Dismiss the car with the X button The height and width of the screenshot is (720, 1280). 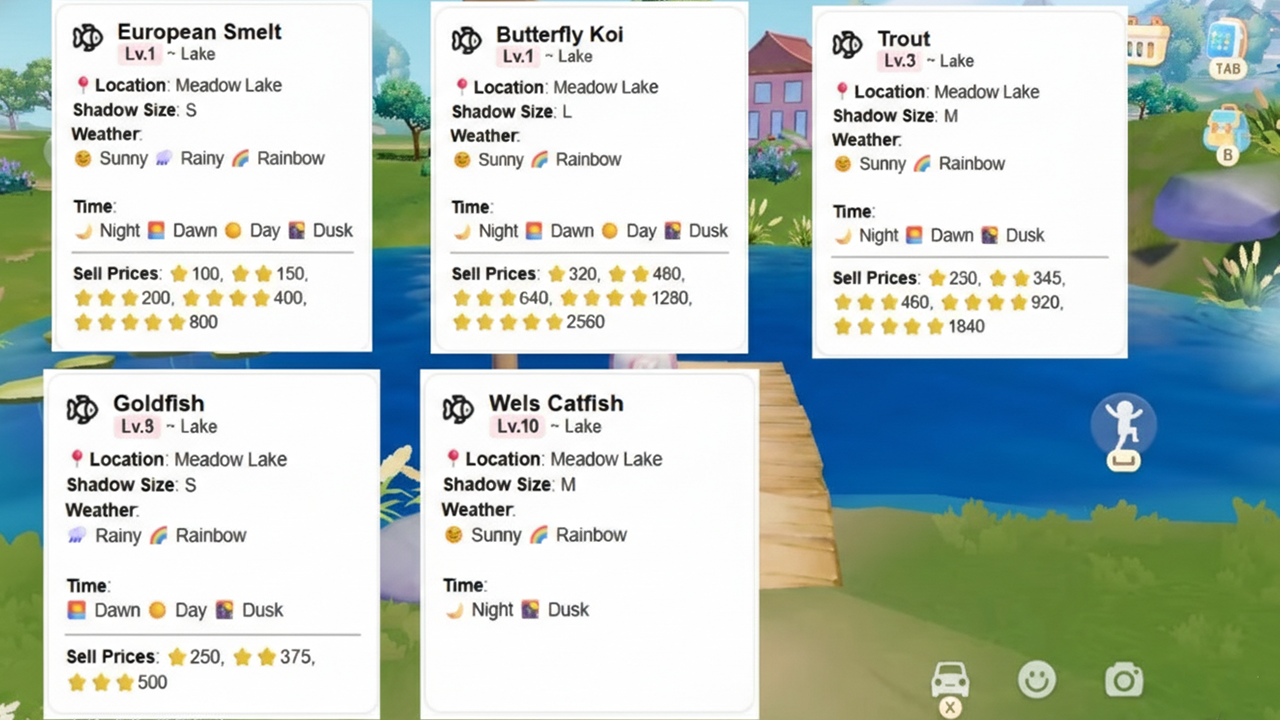click(x=950, y=705)
